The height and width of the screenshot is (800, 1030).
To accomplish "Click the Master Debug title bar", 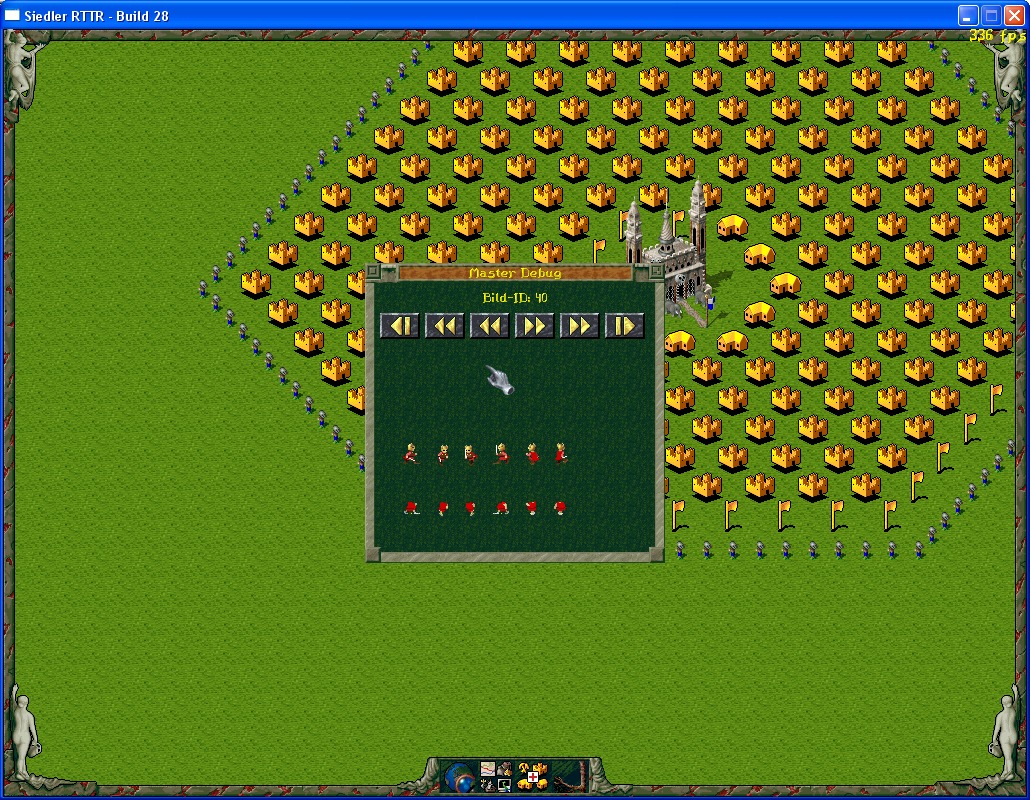I will point(514,273).
